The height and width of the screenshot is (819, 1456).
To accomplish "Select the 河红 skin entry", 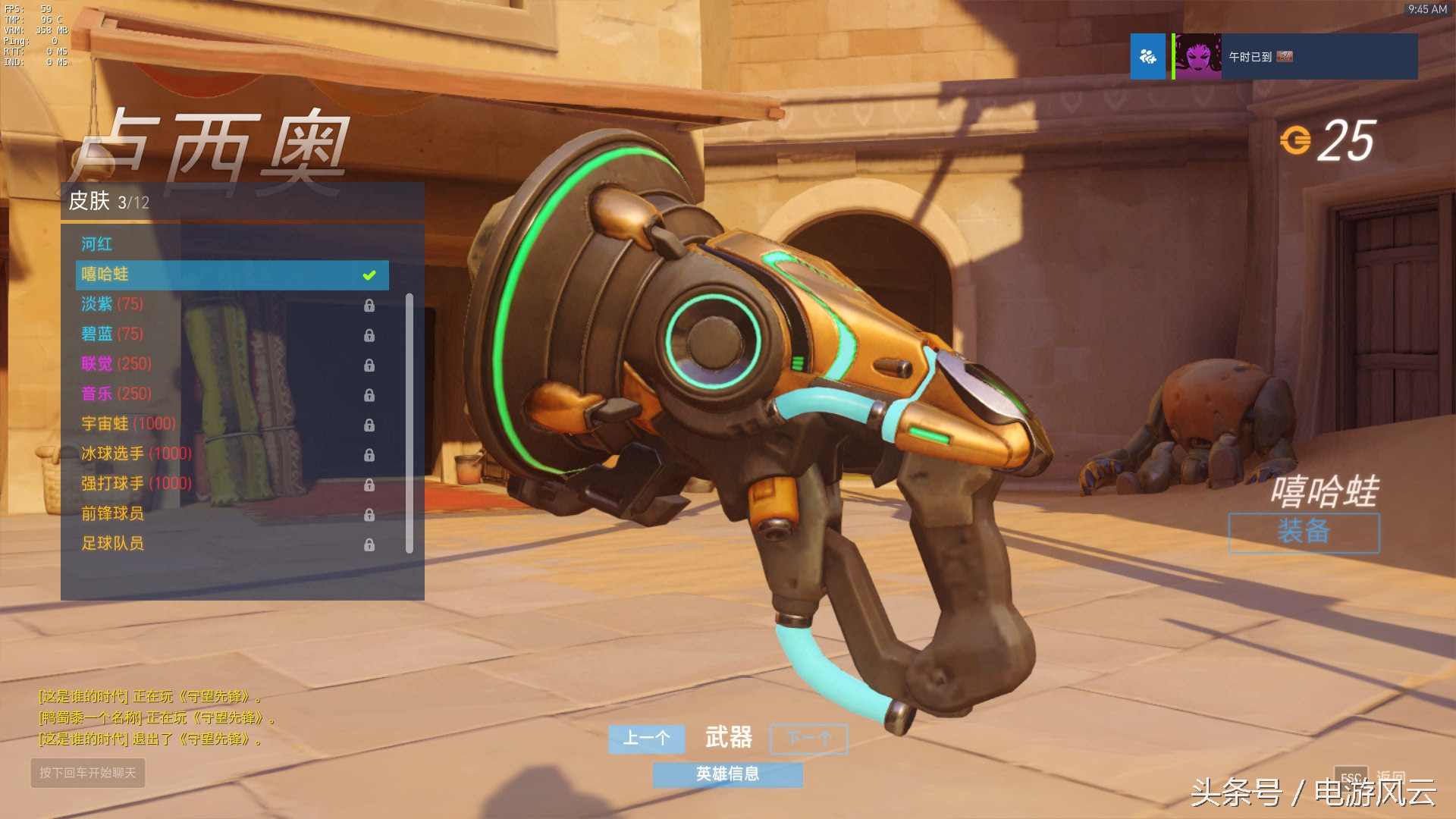I will [97, 244].
